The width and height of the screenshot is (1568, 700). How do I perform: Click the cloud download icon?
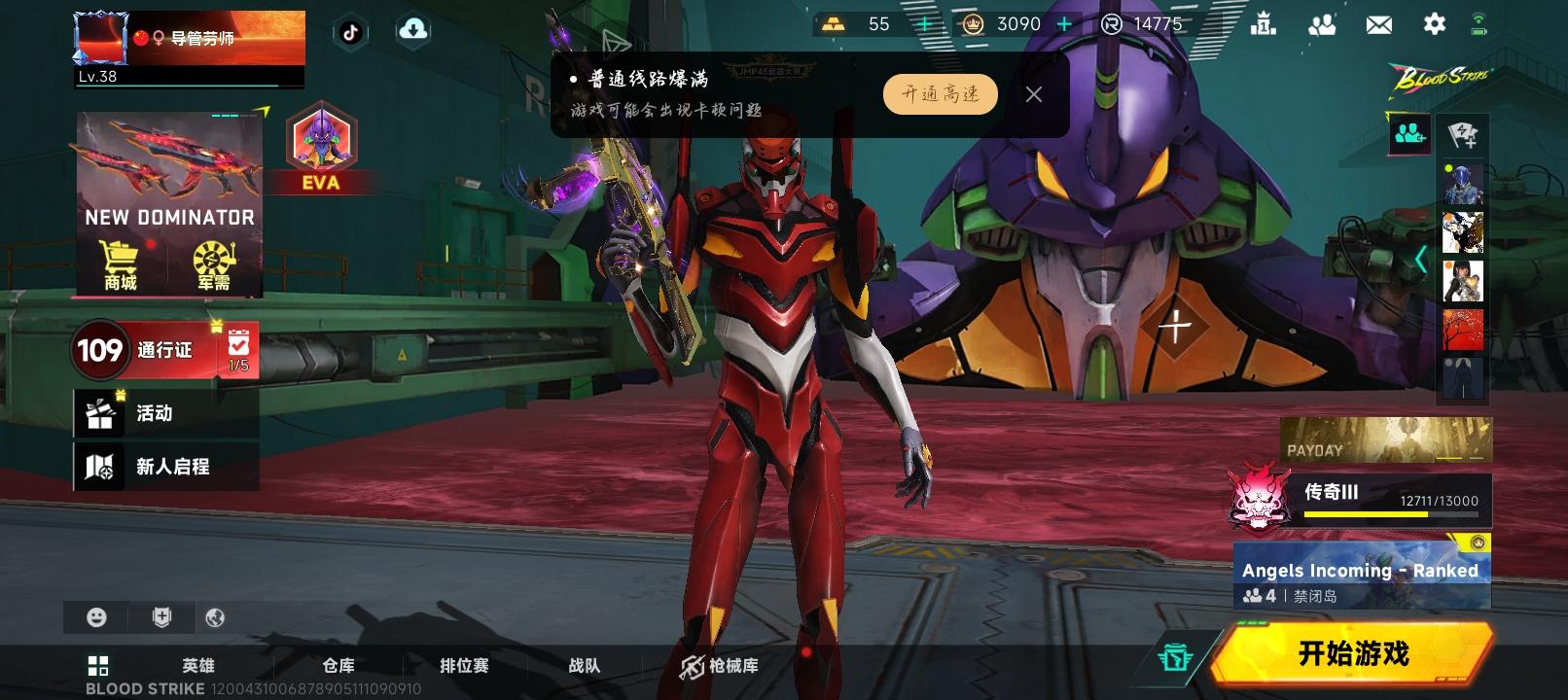(x=413, y=30)
